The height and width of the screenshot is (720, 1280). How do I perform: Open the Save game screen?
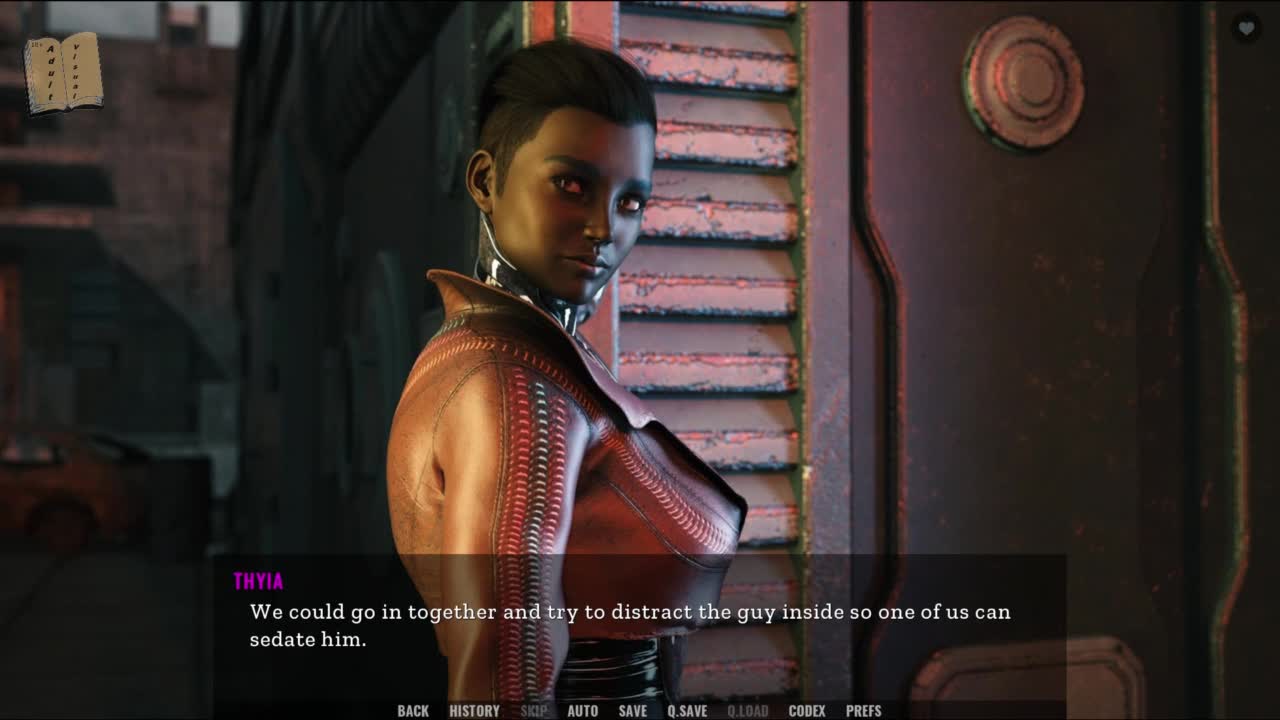pos(633,711)
